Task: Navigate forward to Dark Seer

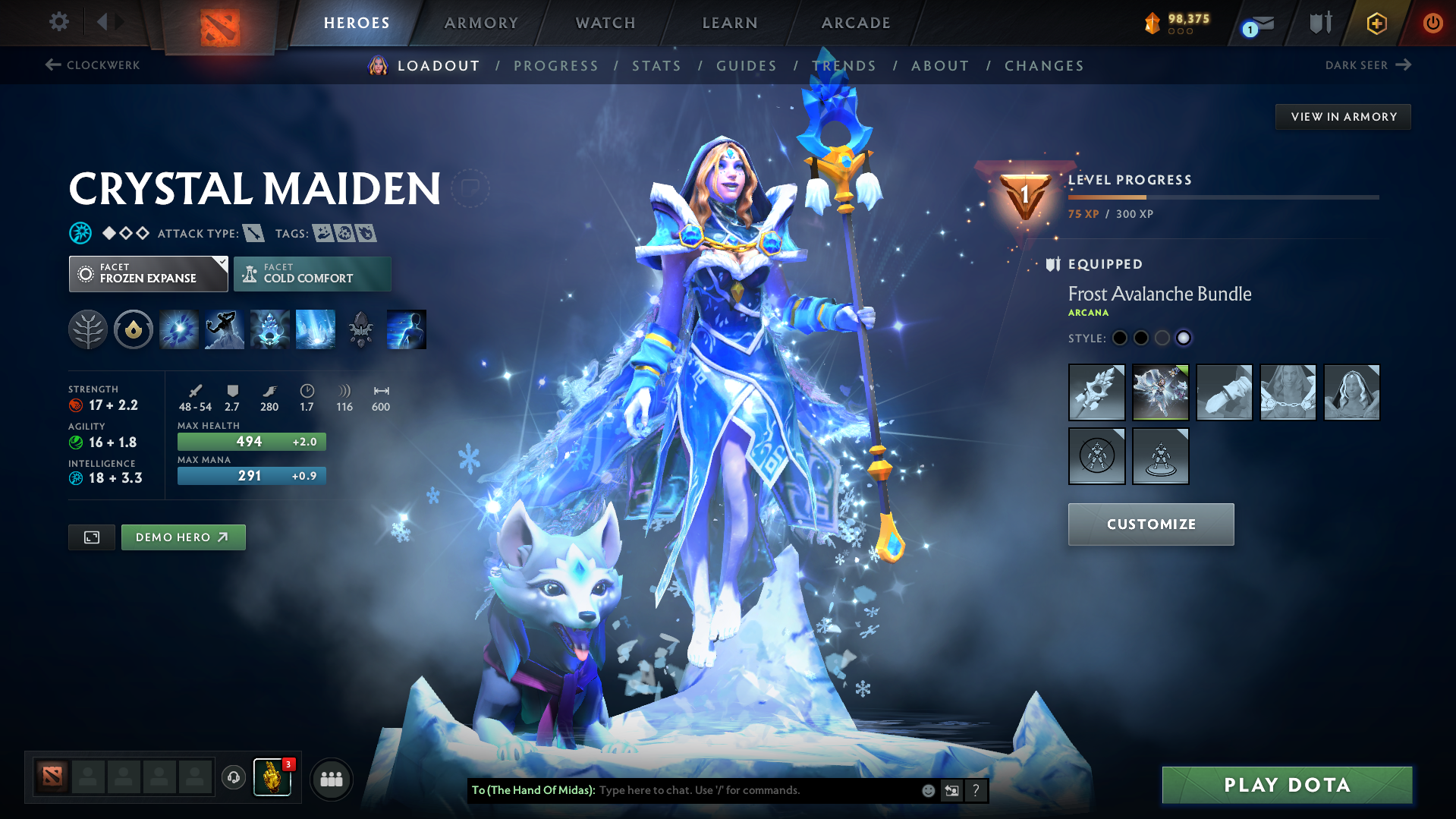Action: click(x=1405, y=65)
